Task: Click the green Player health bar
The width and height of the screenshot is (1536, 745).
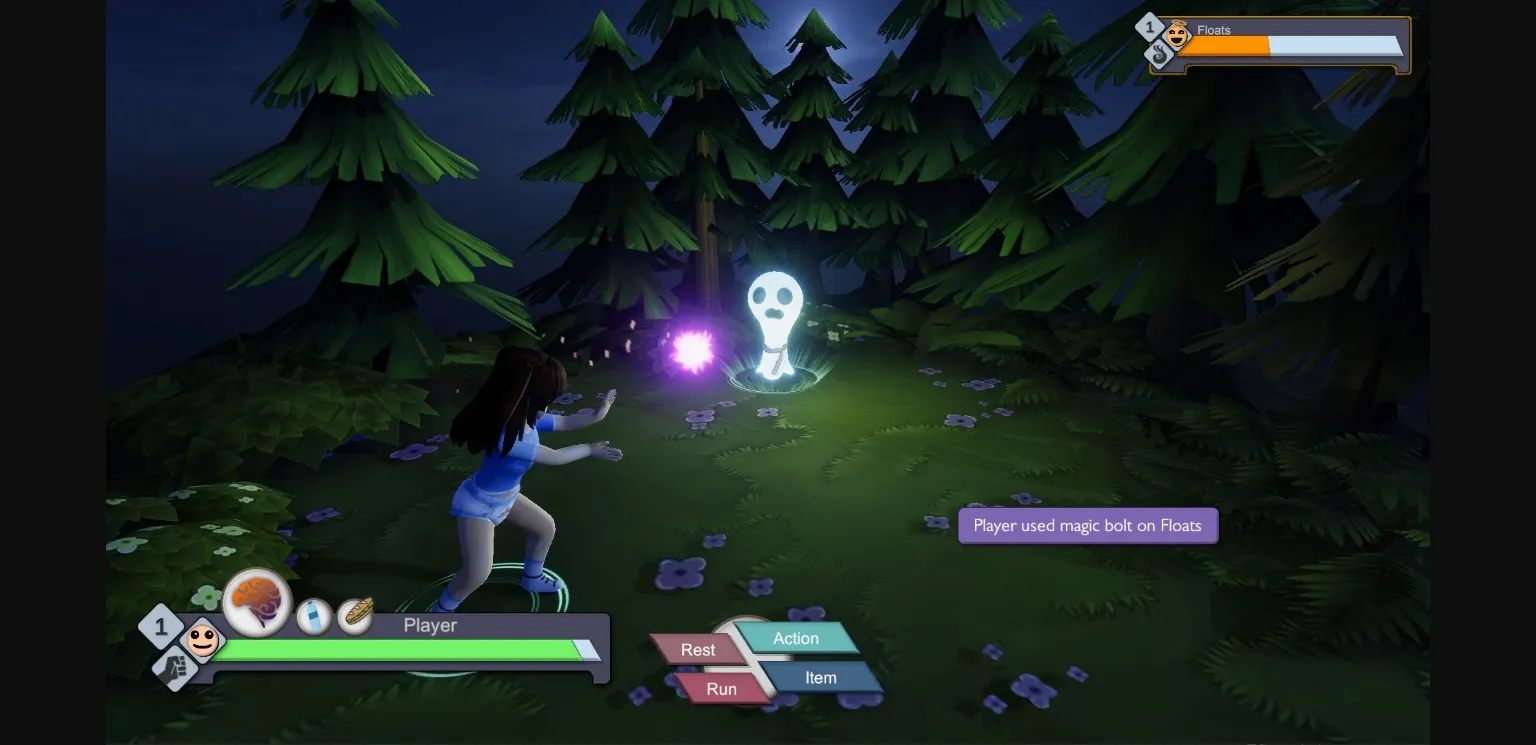Action: point(400,650)
